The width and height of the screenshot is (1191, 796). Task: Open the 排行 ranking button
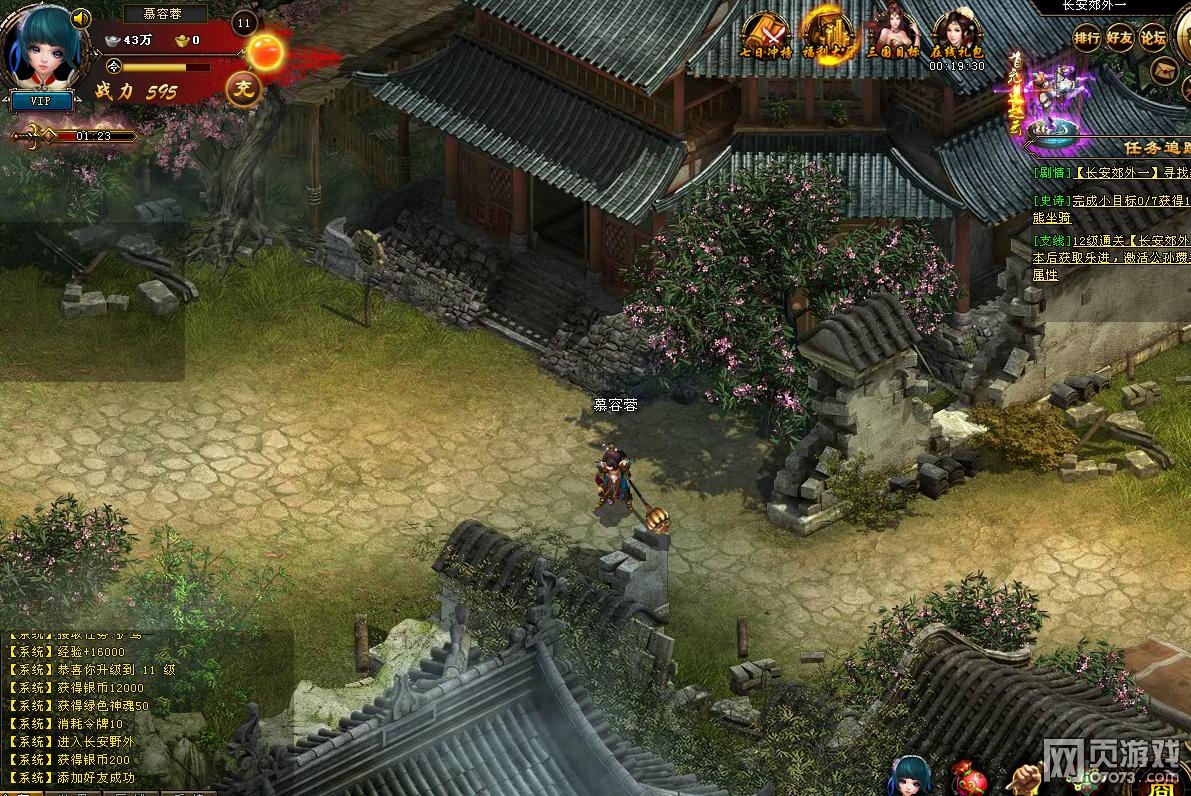coord(1087,38)
